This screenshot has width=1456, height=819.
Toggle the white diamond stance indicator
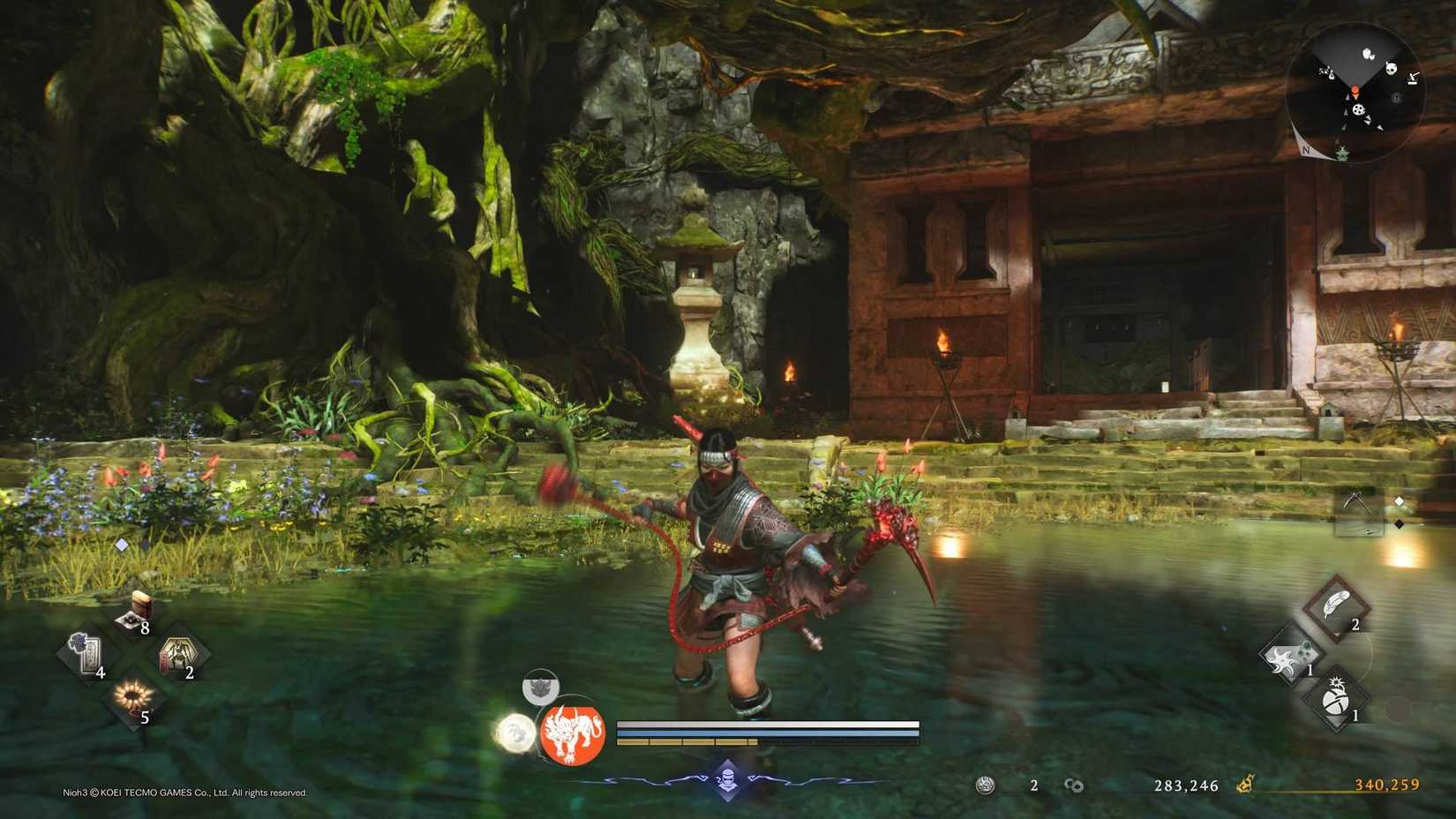click(x=1399, y=502)
